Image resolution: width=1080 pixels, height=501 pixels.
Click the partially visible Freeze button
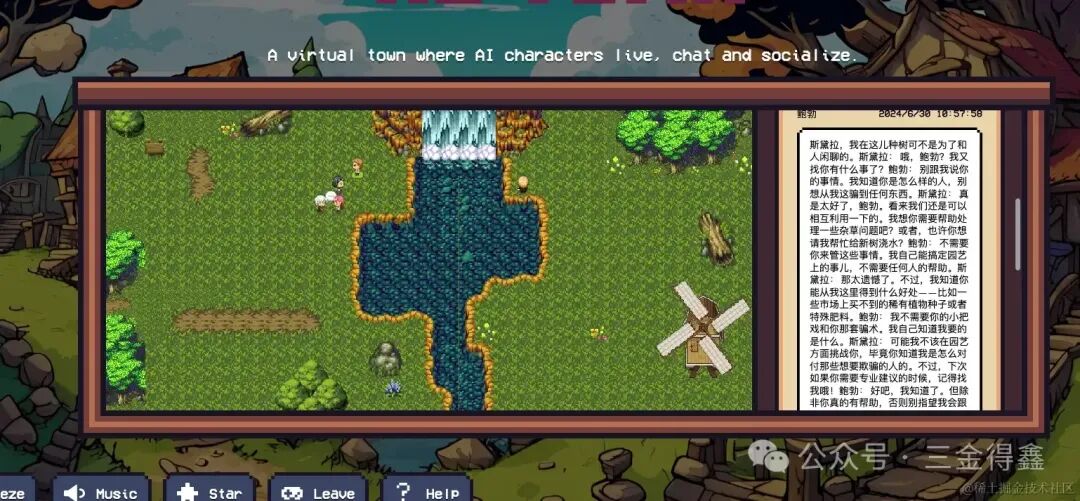(x=14, y=492)
